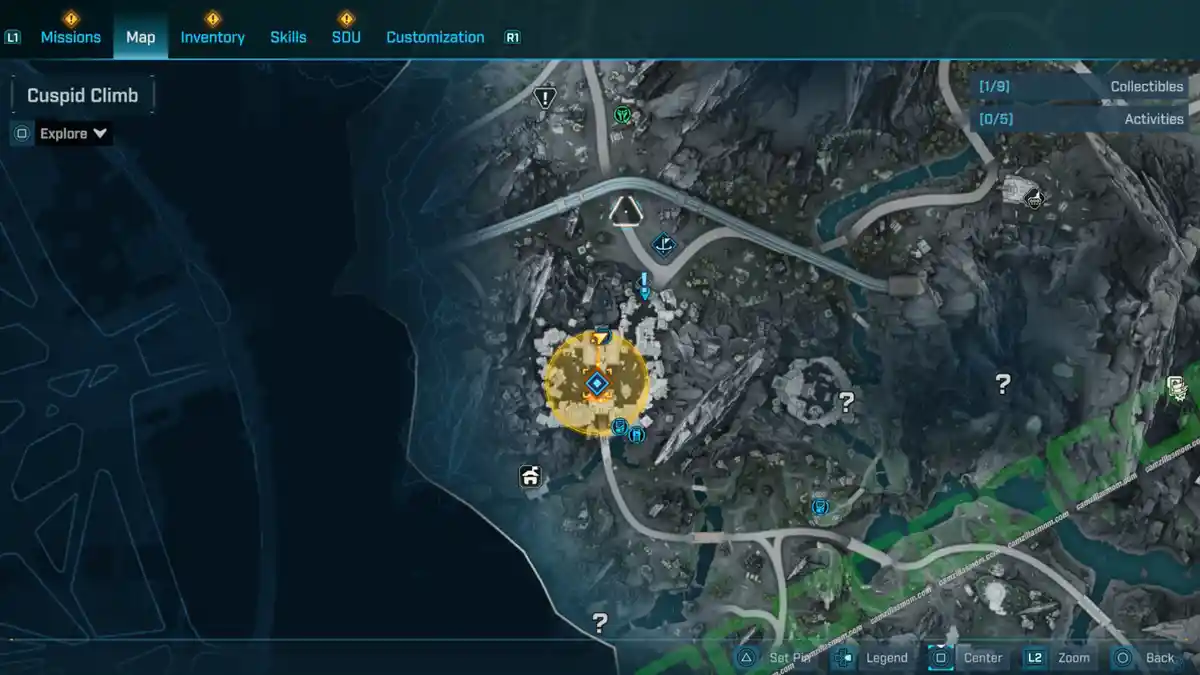Go to the Inventory tab
Screen dimensions: 1200x675
point(212,37)
